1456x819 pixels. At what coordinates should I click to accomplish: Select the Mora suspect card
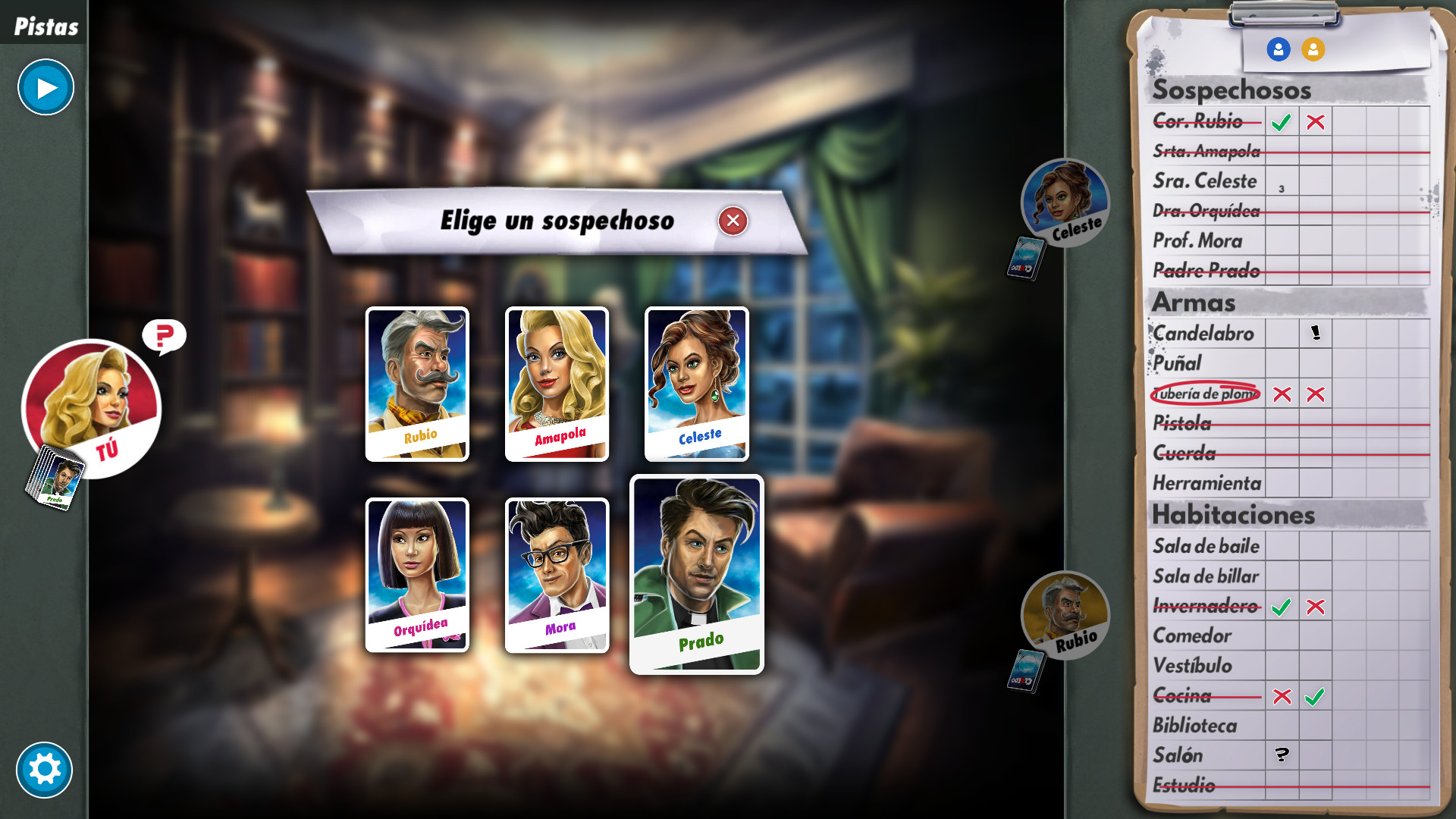click(x=556, y=573)
